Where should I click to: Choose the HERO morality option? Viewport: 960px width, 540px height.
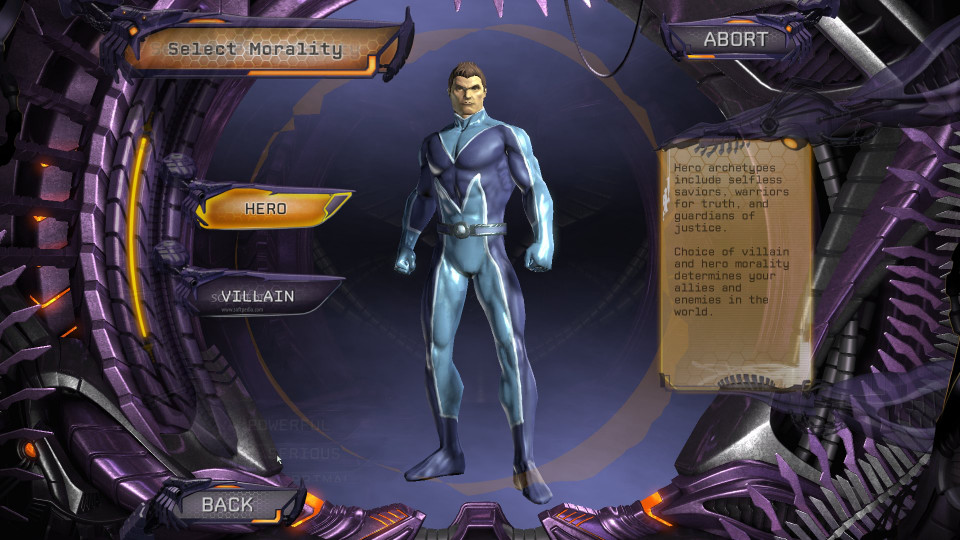point(267,209)
